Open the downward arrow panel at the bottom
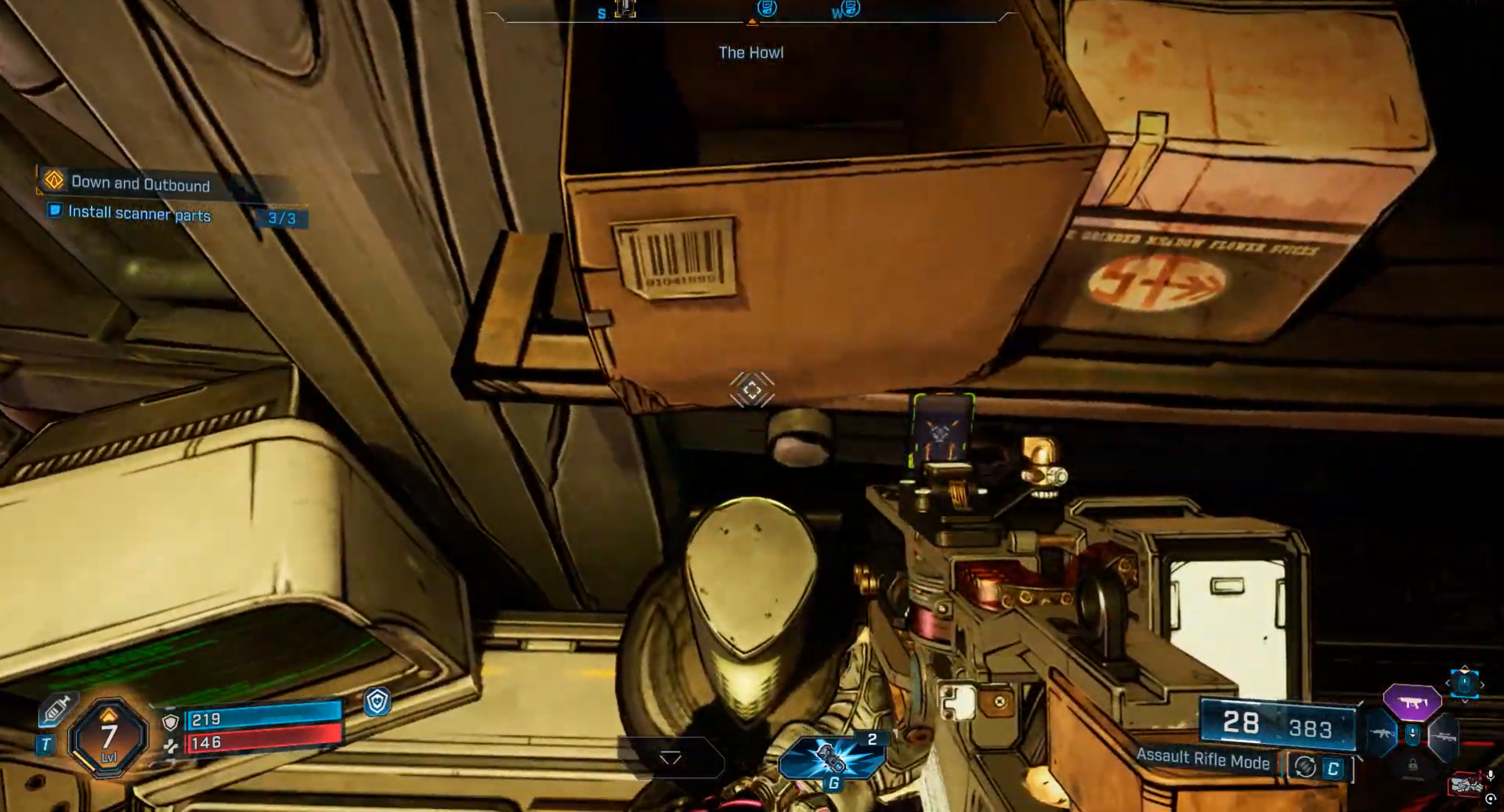Image resolution: width=1504 pixels, height=812 pixels. pyautogui.click(x=671, y=757)
